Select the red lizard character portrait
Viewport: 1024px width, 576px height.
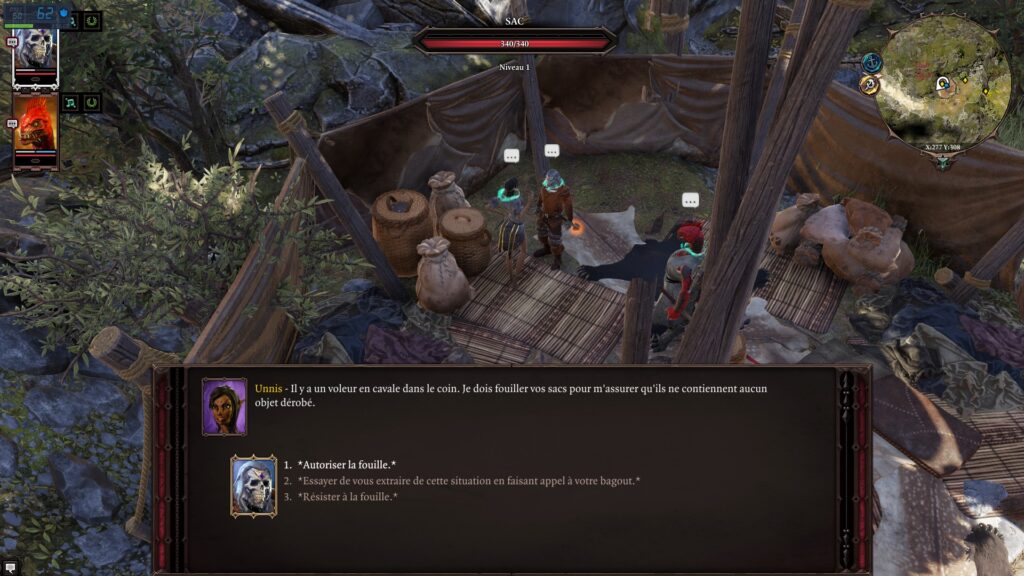pos(35,130)
